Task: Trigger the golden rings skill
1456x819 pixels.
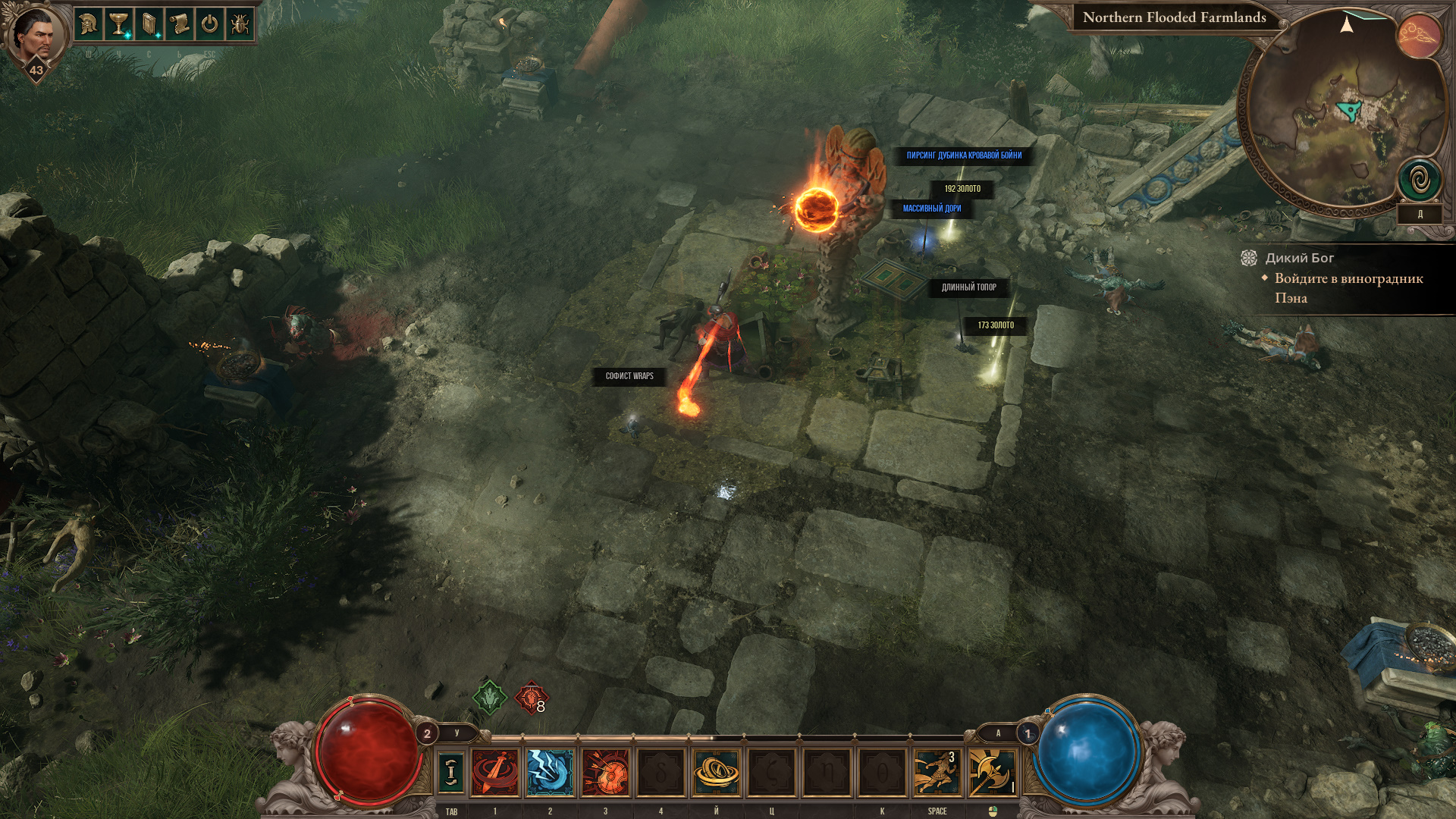Action: pyautogui.click(x=716, y=772)
